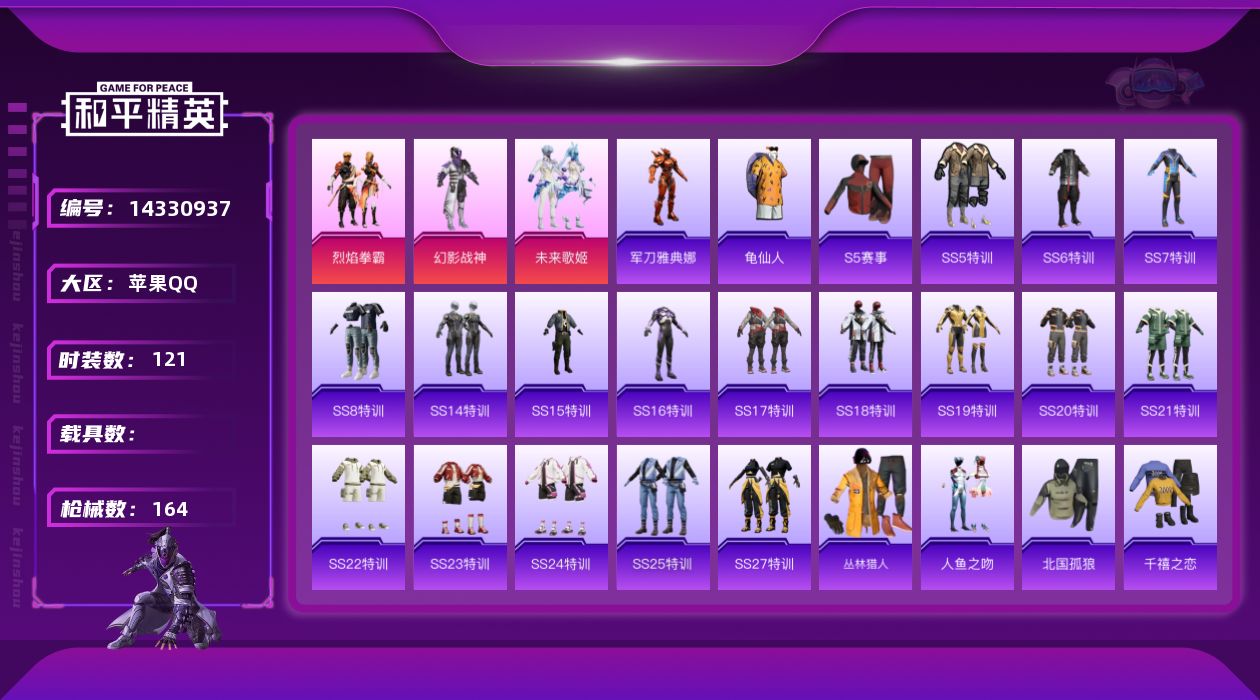Select the 丛林猎人 yellow coat card

coord(865,517)
